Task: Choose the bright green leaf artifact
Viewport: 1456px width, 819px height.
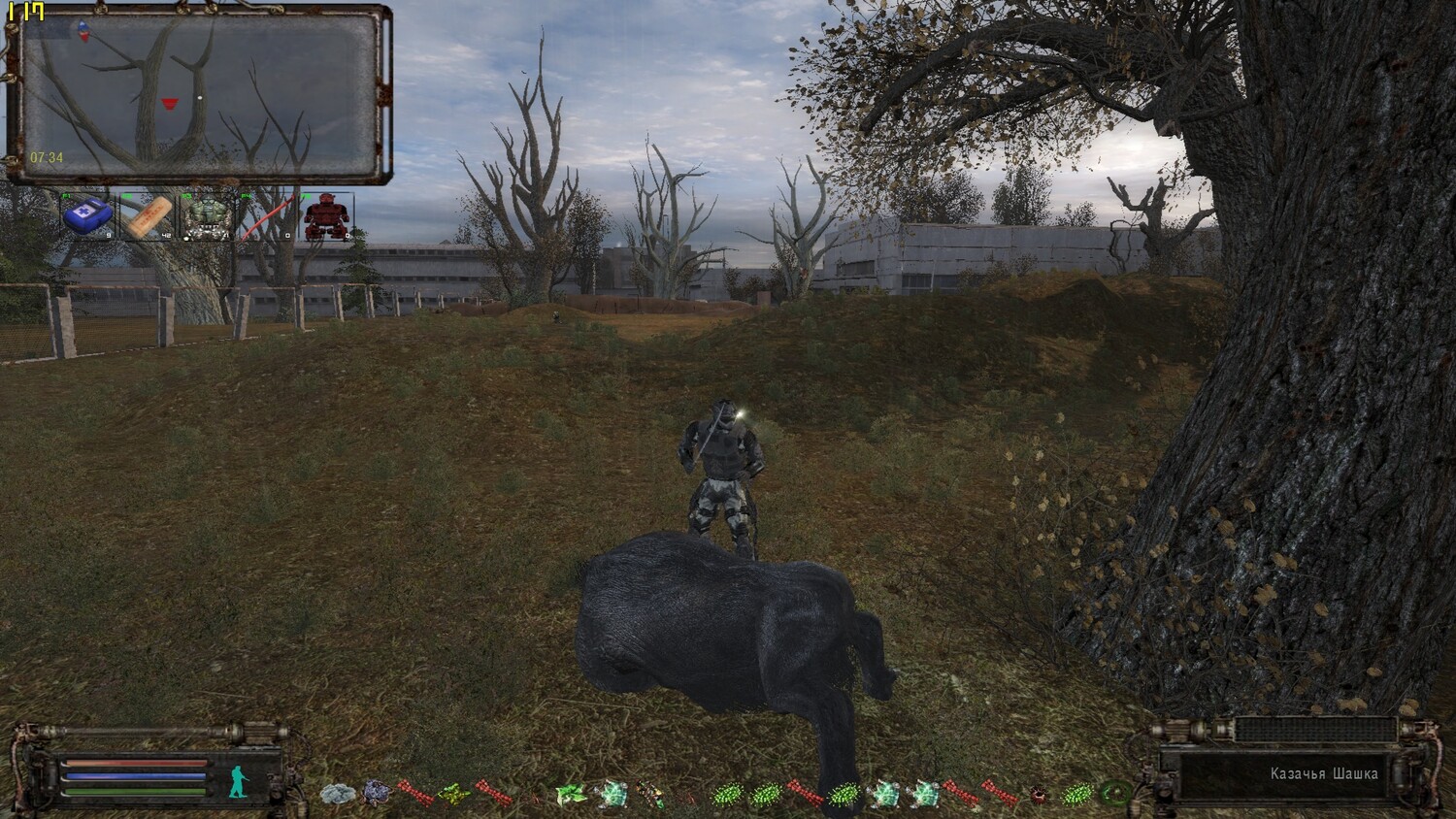Action: (x=569, y=795)
